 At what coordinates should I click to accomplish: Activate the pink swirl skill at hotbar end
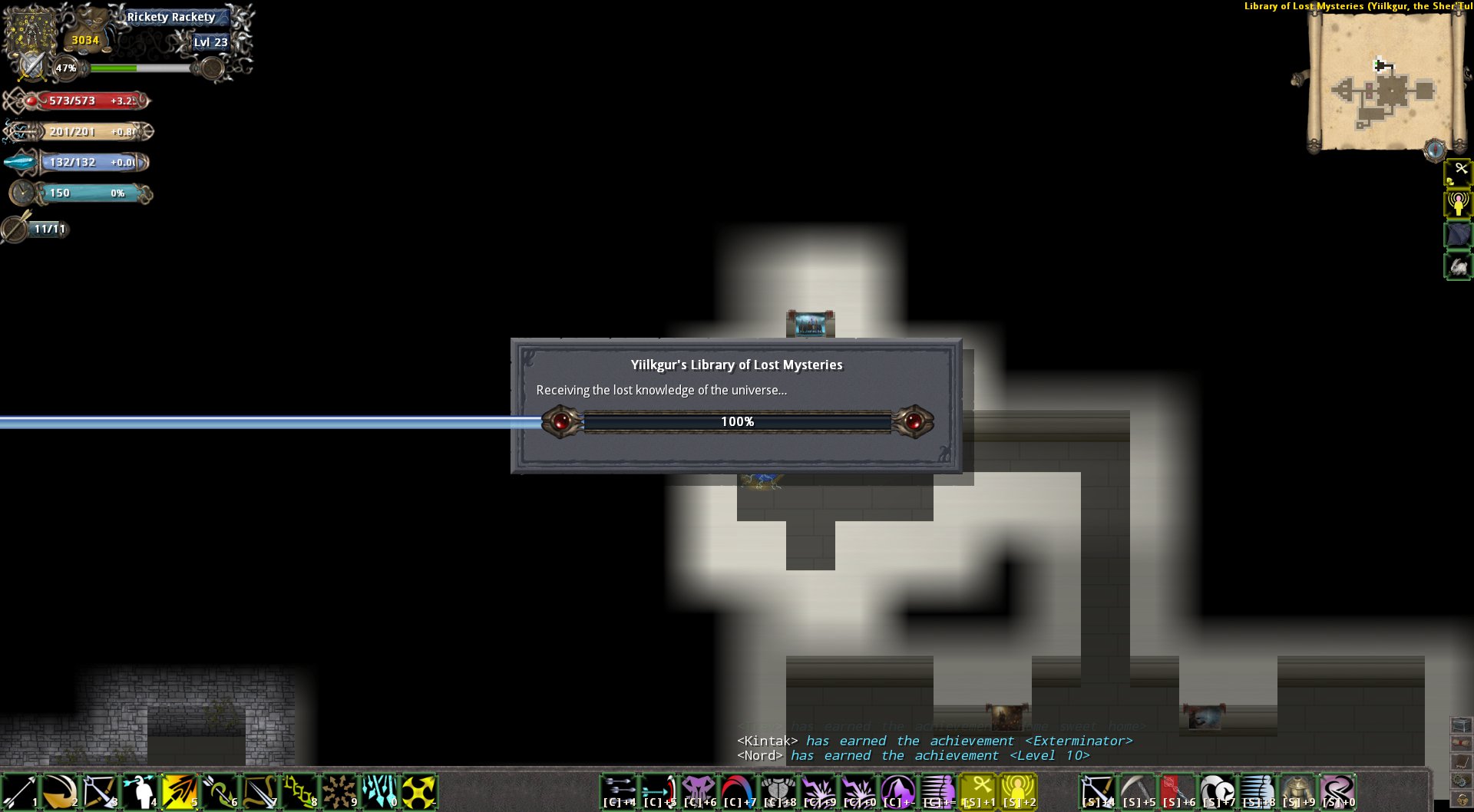click(x=1337, y=792)
